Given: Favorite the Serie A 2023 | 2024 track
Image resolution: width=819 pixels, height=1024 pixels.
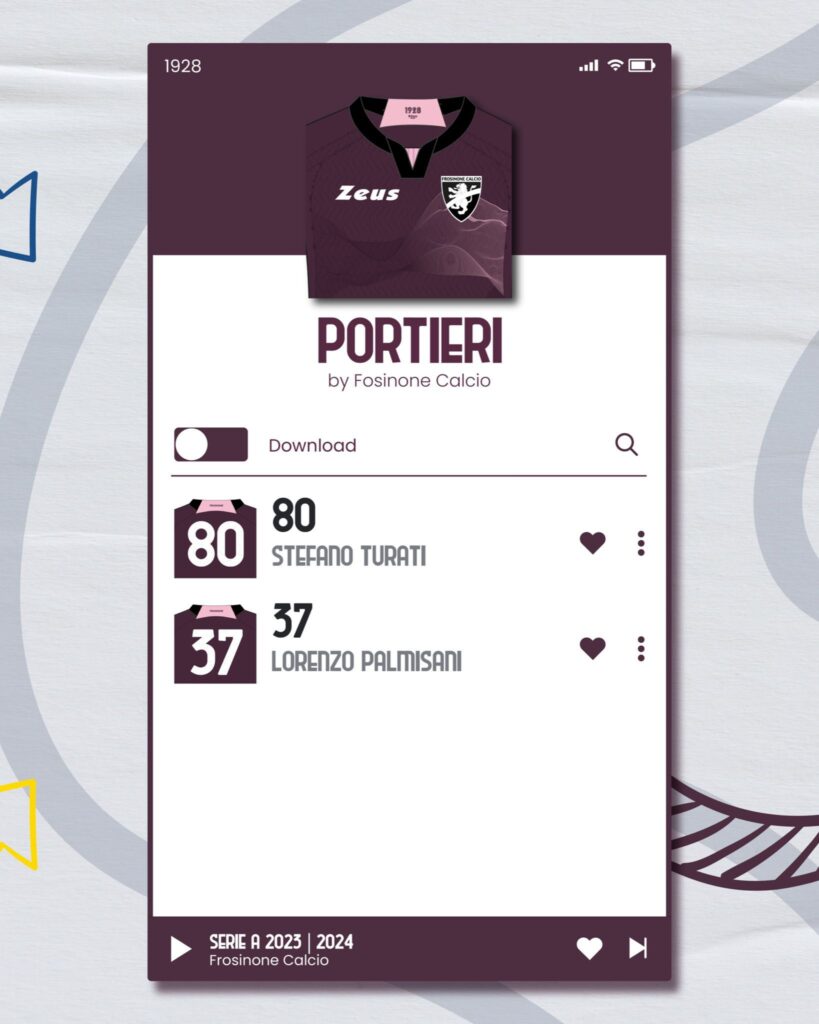Looking at the screenshot, I should point(590,948).
